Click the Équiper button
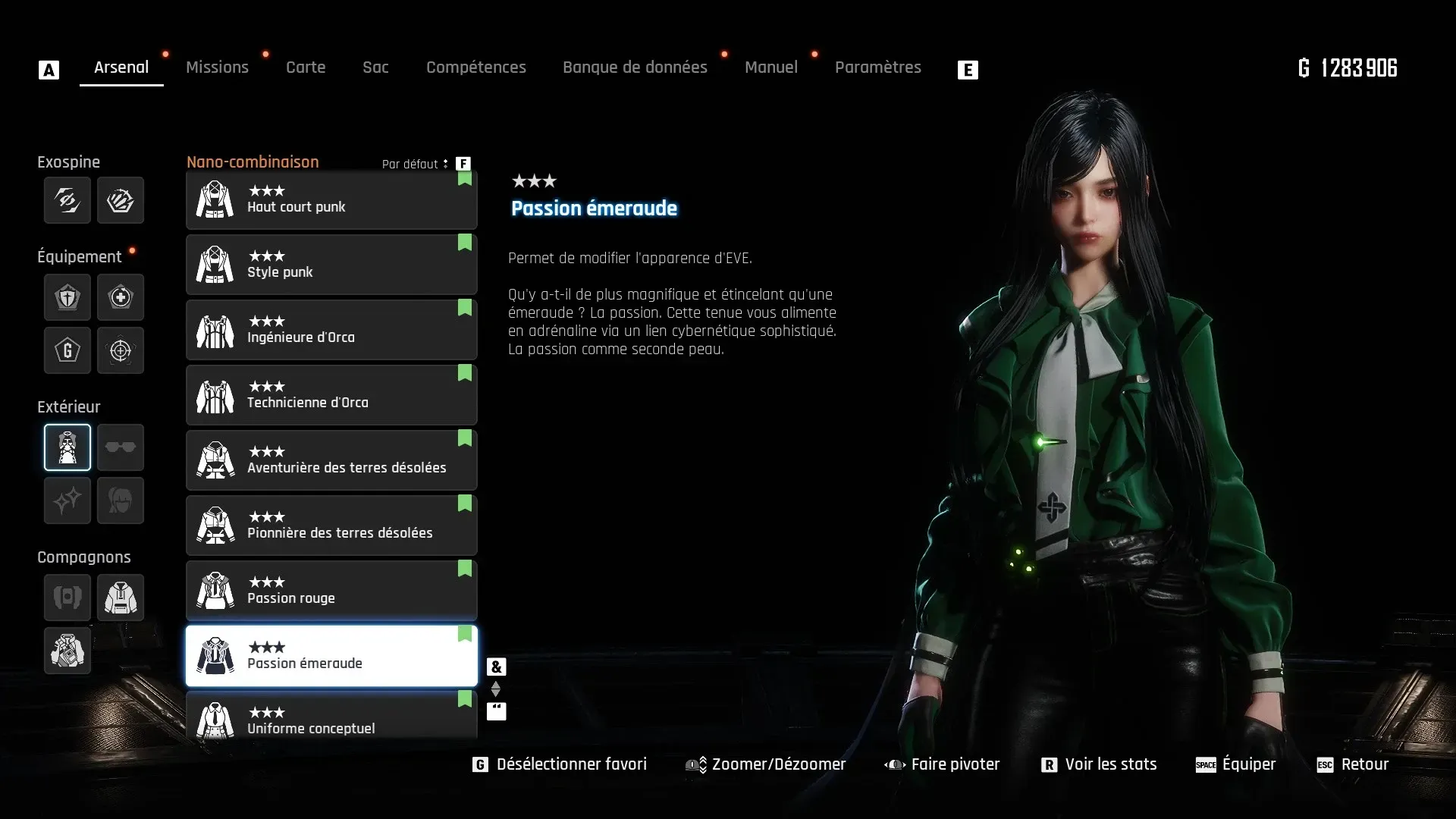1456x819 pixels. pos(1236,764)
